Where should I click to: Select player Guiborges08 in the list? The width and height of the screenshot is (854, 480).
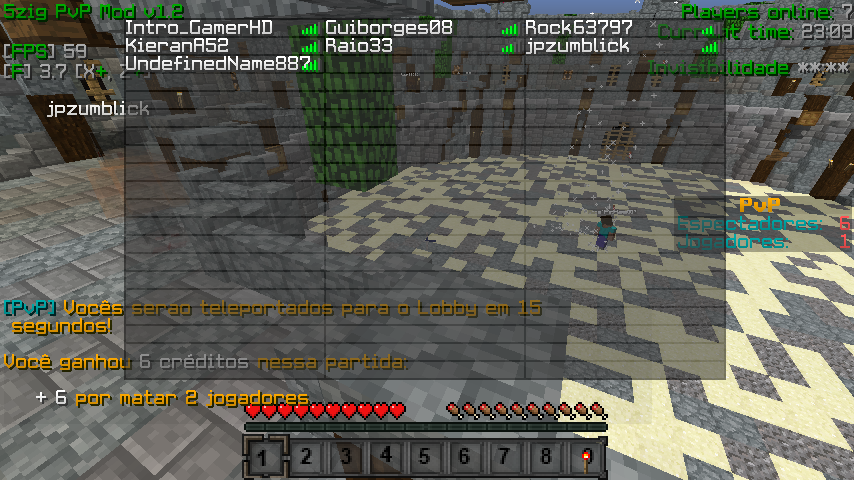coord(389,28)
